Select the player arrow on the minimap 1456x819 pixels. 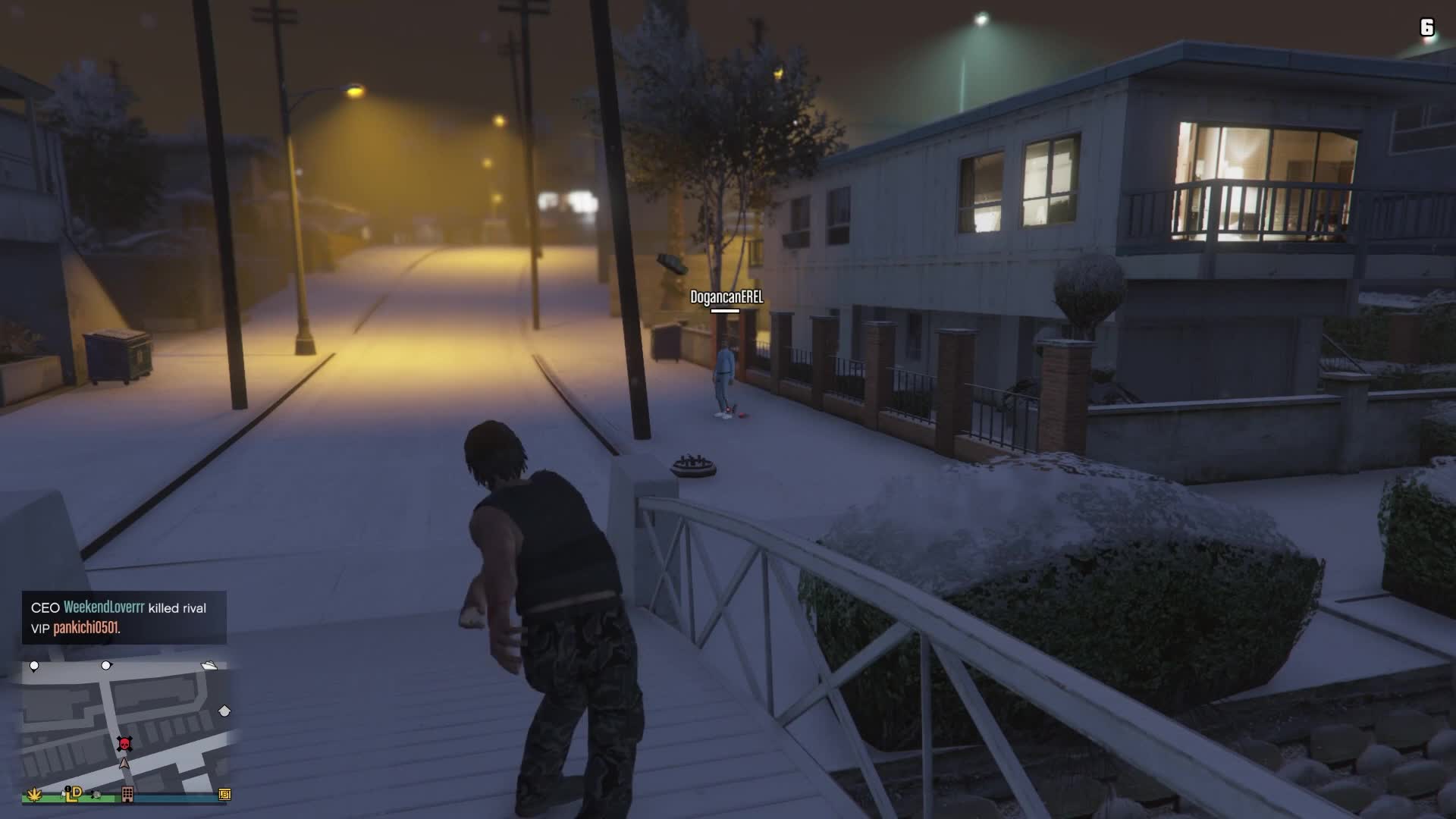pos(124,763)
